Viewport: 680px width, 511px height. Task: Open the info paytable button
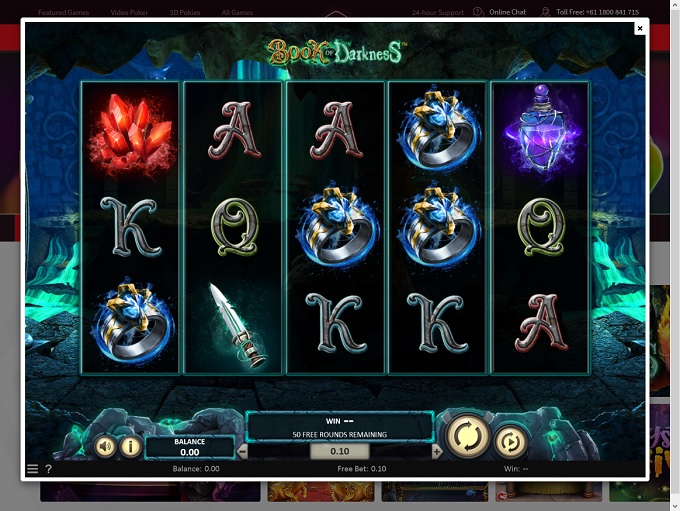point(130,446)
